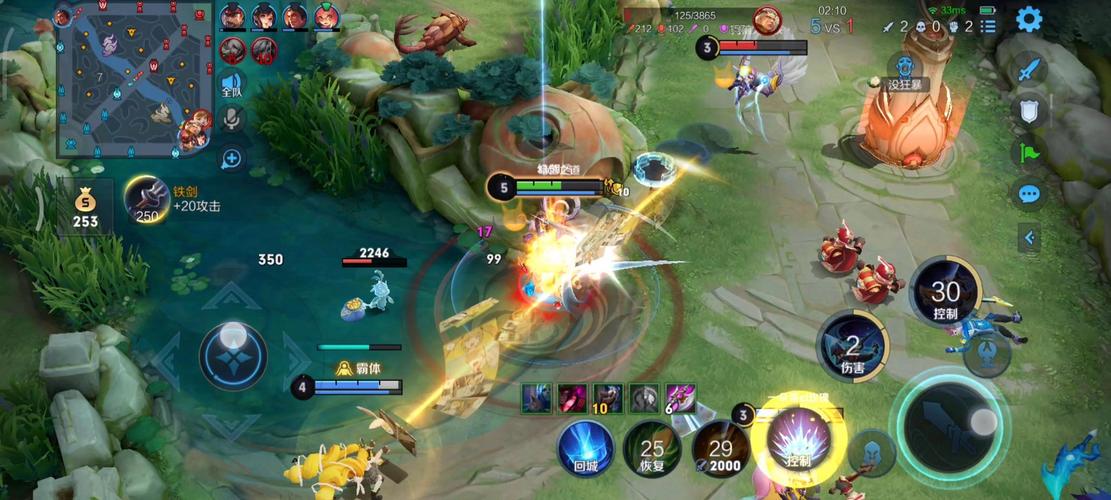Send the blue sword attack signal
Image resolution: width=1111 pixels, height=500 pixels.
(1029, 70)
